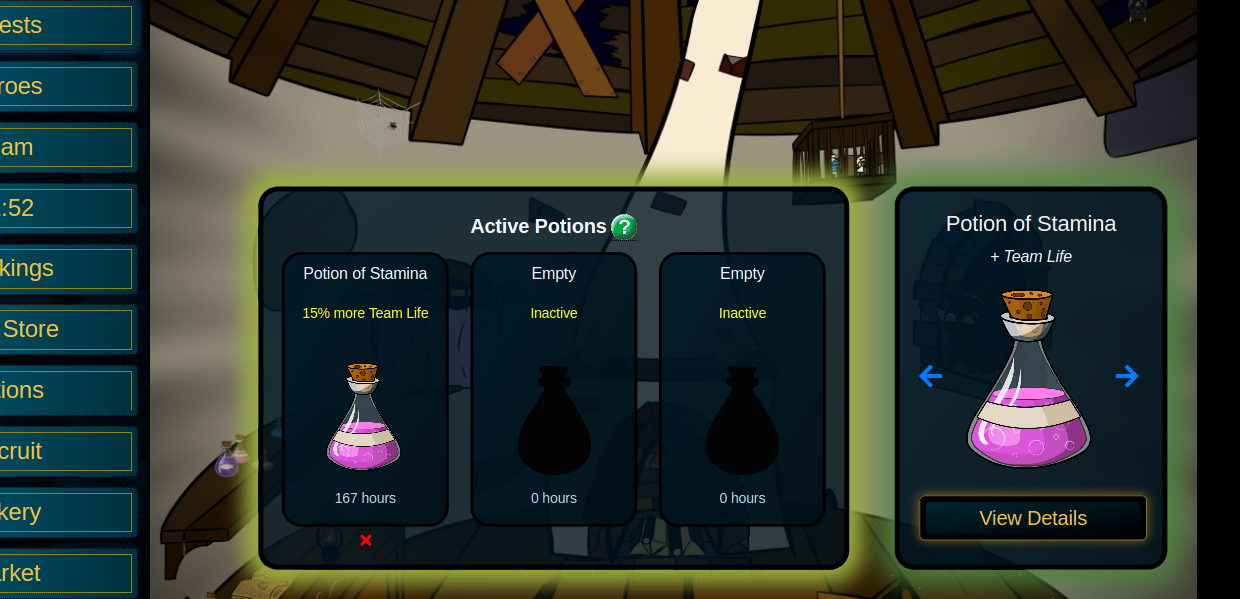Screen dimensions: 1240x599
Task: Go to the Heroes menu
Action: 65,86
